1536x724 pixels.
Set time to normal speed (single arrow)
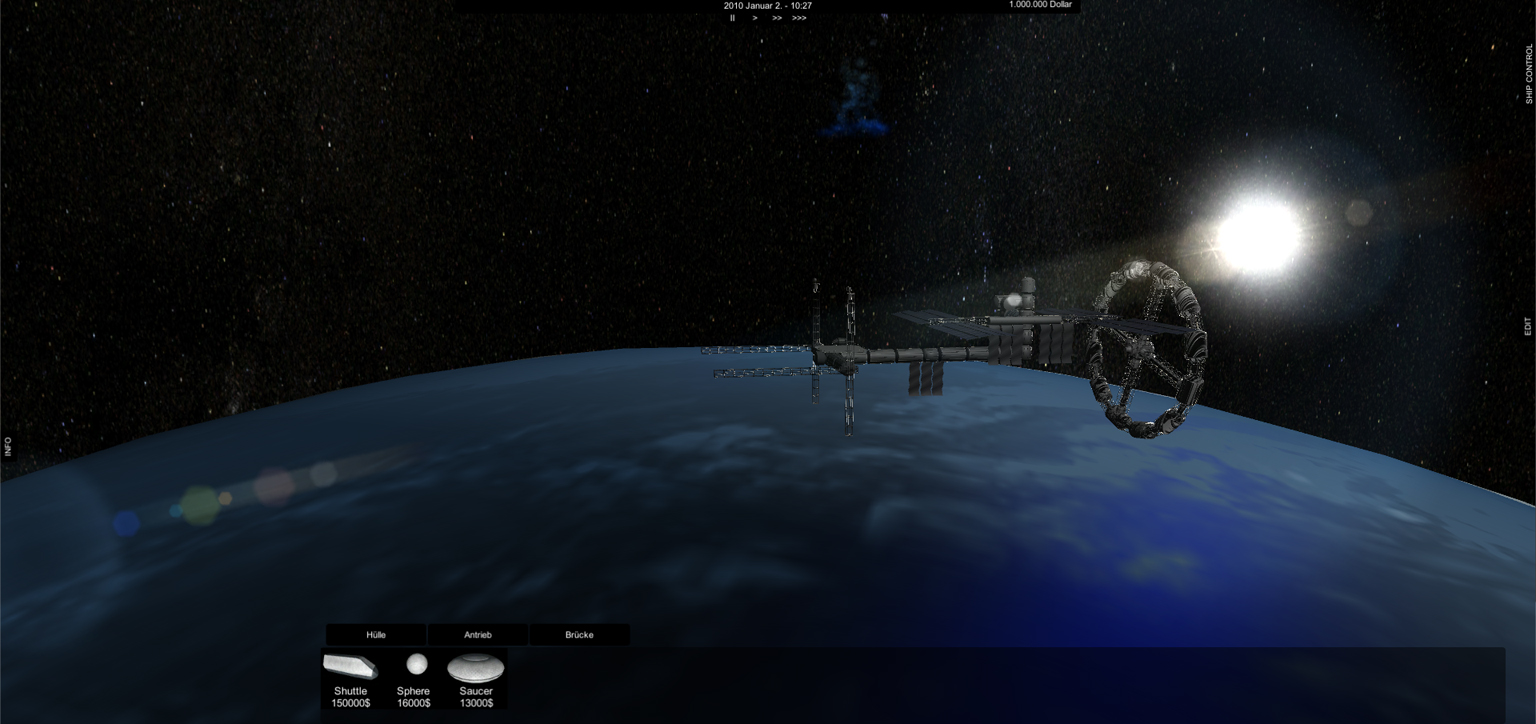755,18
